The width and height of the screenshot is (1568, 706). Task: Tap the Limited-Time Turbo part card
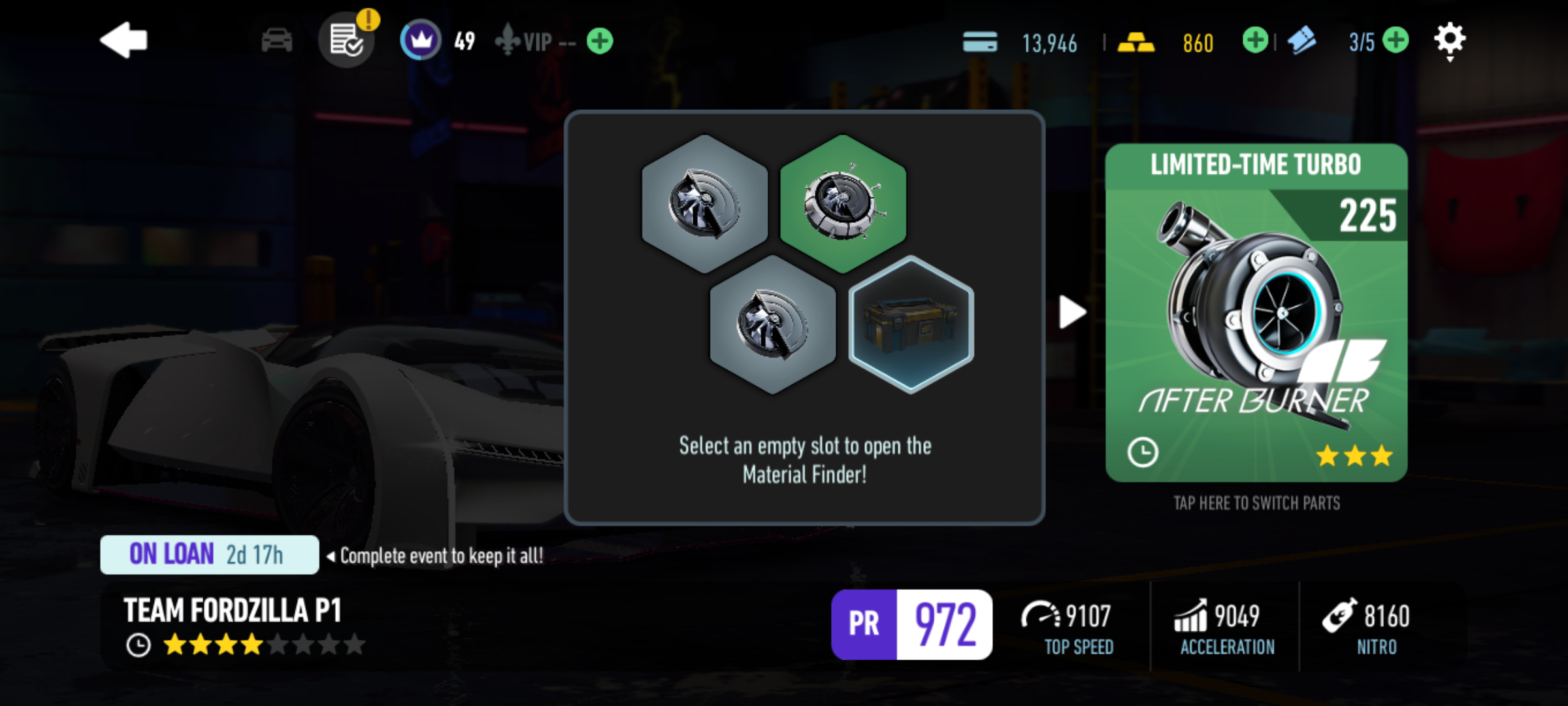coord(1256,312)
